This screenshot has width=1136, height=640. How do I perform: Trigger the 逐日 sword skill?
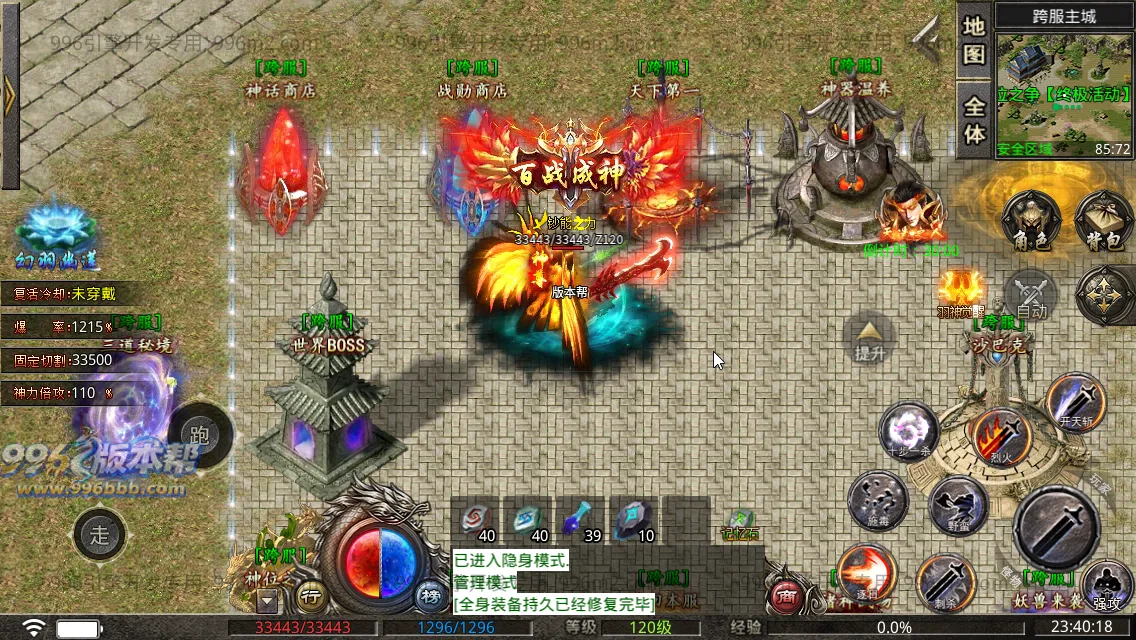click(x=866, y=574)
